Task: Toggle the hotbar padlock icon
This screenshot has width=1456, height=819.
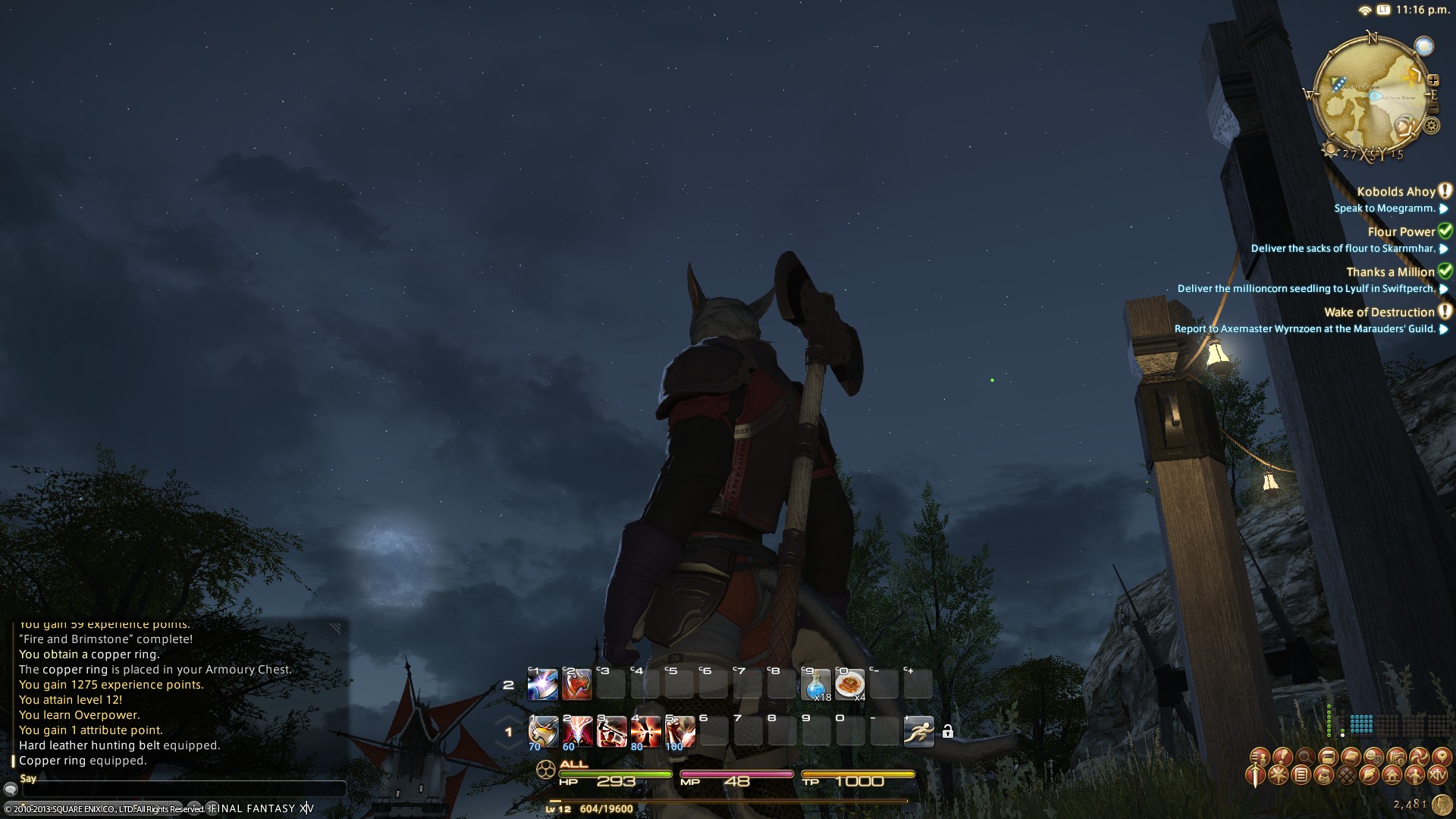Action: tap(947, 732)
